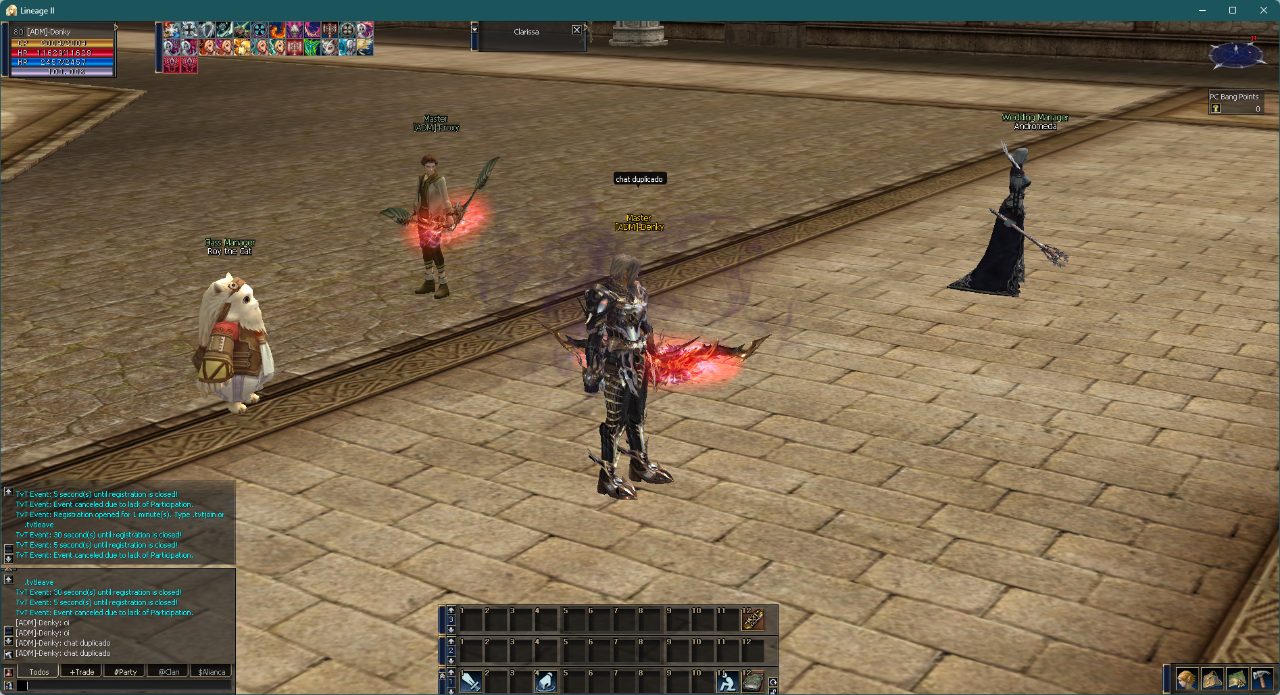
Task: Select the #Party chat tab
Action: (x=126, y=671)
